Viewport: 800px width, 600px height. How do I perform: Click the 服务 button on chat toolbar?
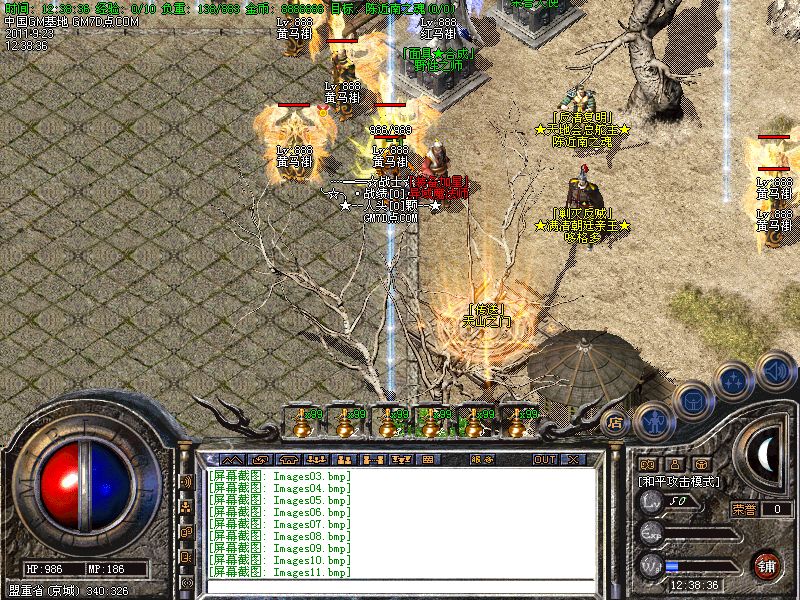[483, 459]
